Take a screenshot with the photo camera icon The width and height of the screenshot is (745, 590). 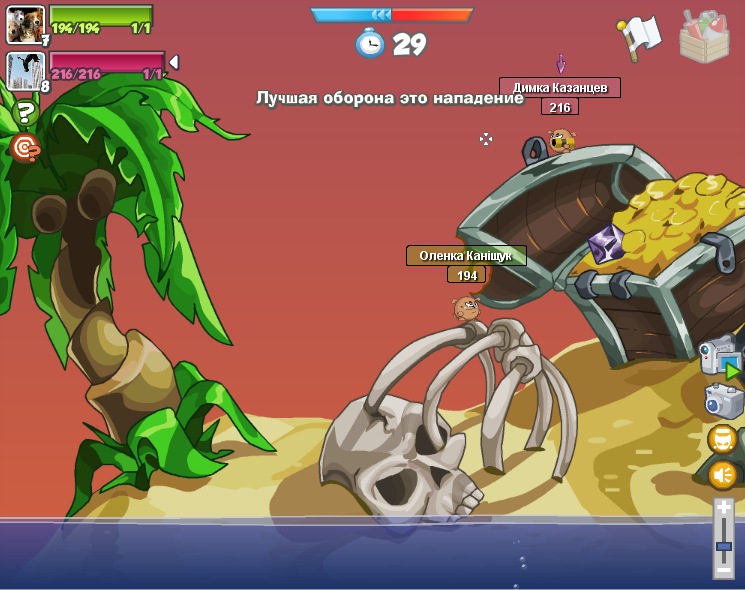723,401
